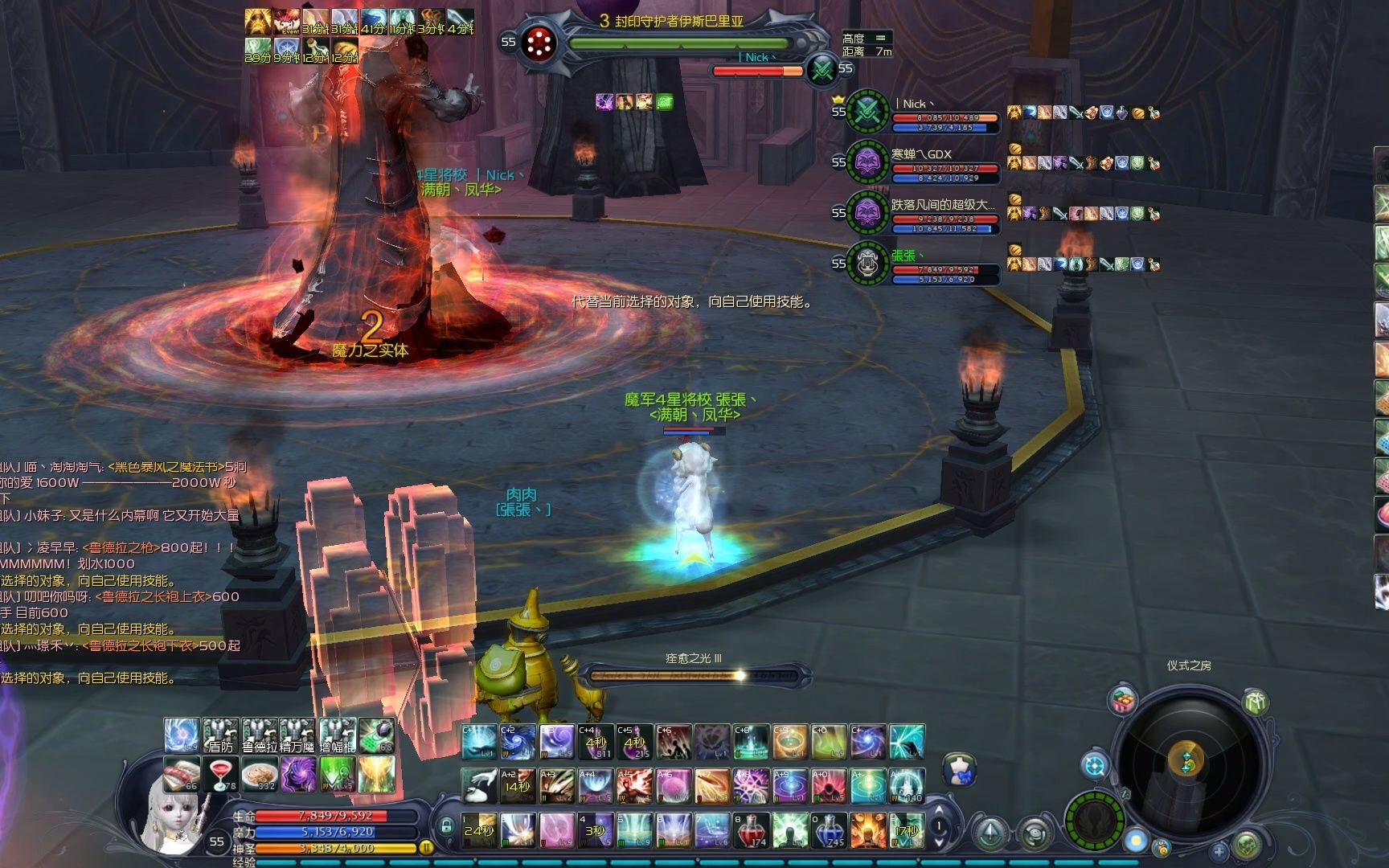Use the sushi food item with 66 count
The image size is (1389, 868).
coord(182,773)
